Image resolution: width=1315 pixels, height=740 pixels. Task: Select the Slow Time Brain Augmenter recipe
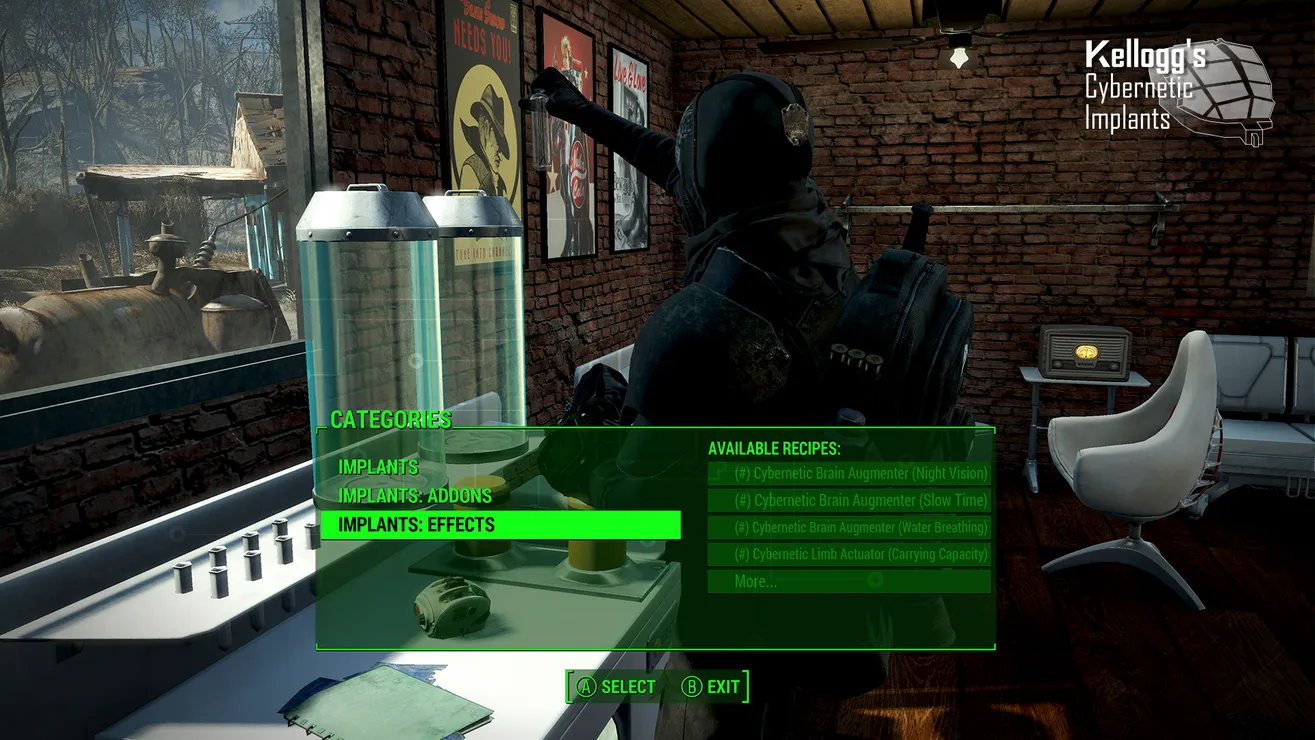click(849, 500)
